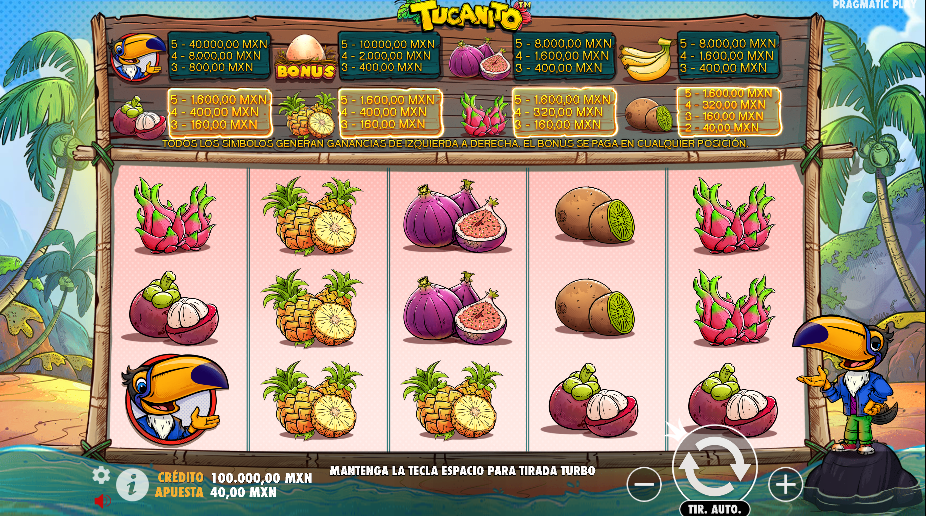Open the TIR. AUTO. autoplay options
The image size is (926, 516).
[714, 508]
